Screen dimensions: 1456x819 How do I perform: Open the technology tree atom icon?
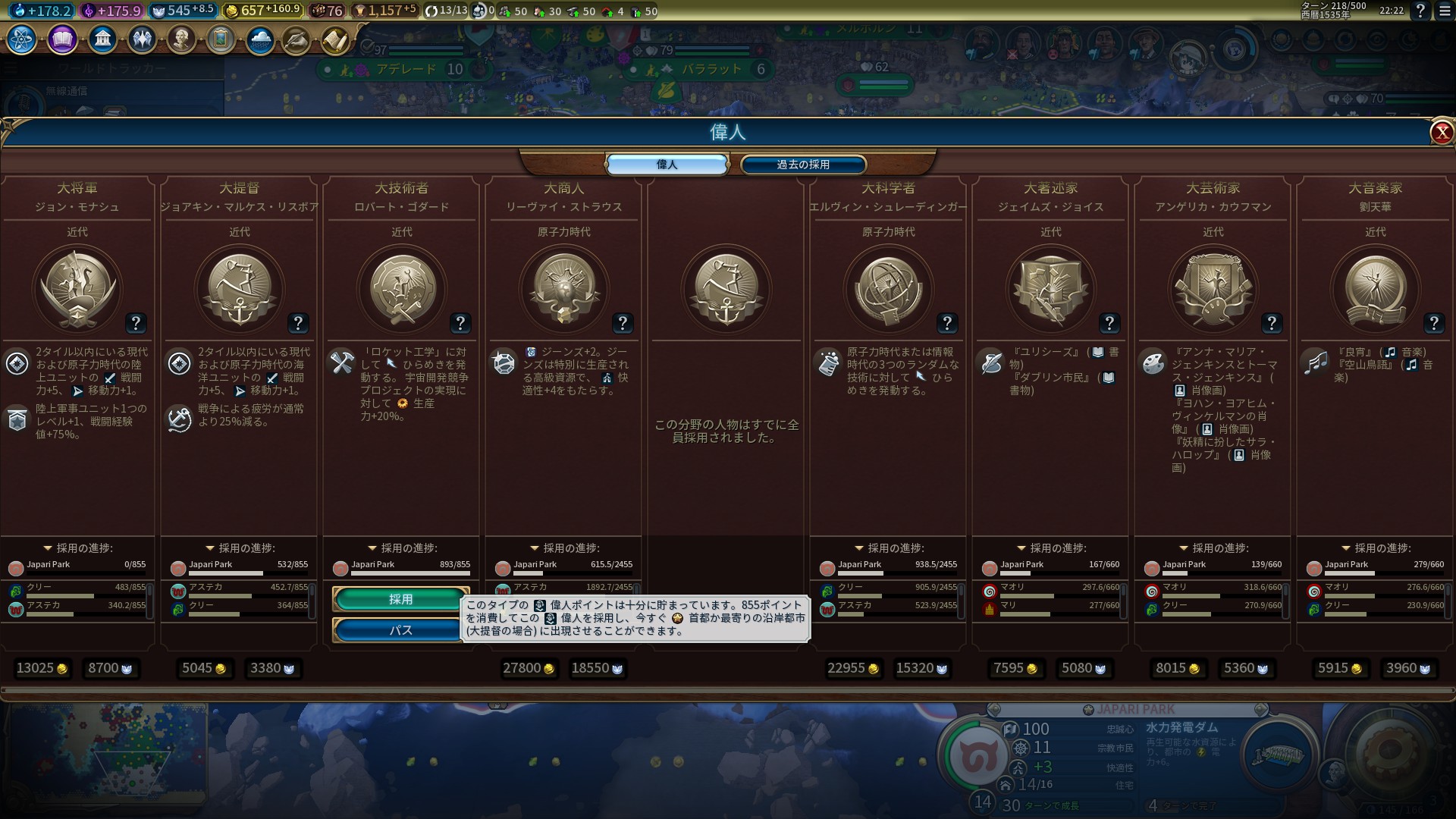click(x=21, y=39)
